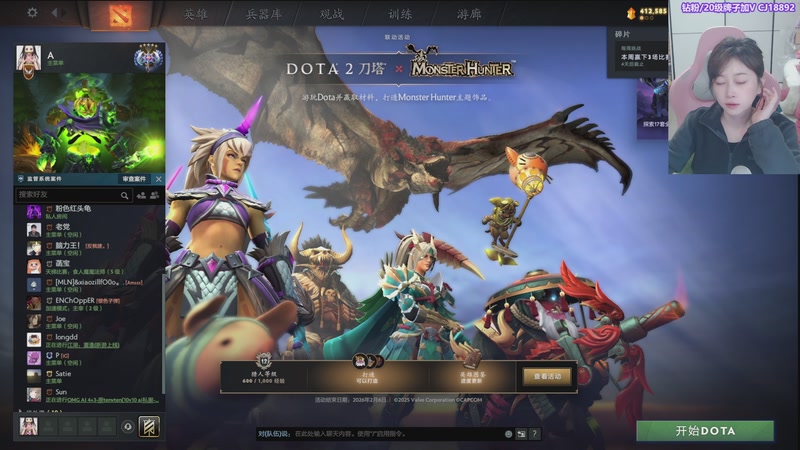Viewport: 800px width, 450px height.
Task: Open the profile avatar beside name A
Action: (28, 58)
